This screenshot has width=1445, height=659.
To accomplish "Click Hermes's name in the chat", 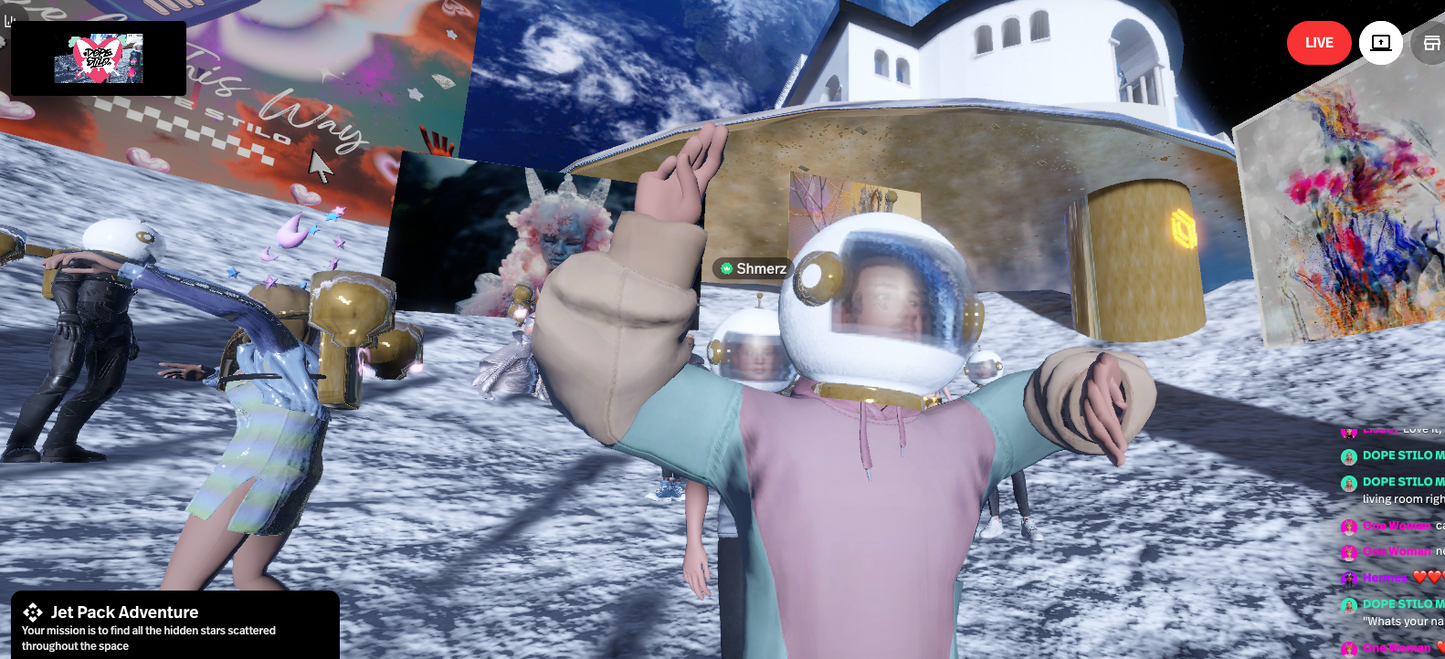I will 1383,578.
